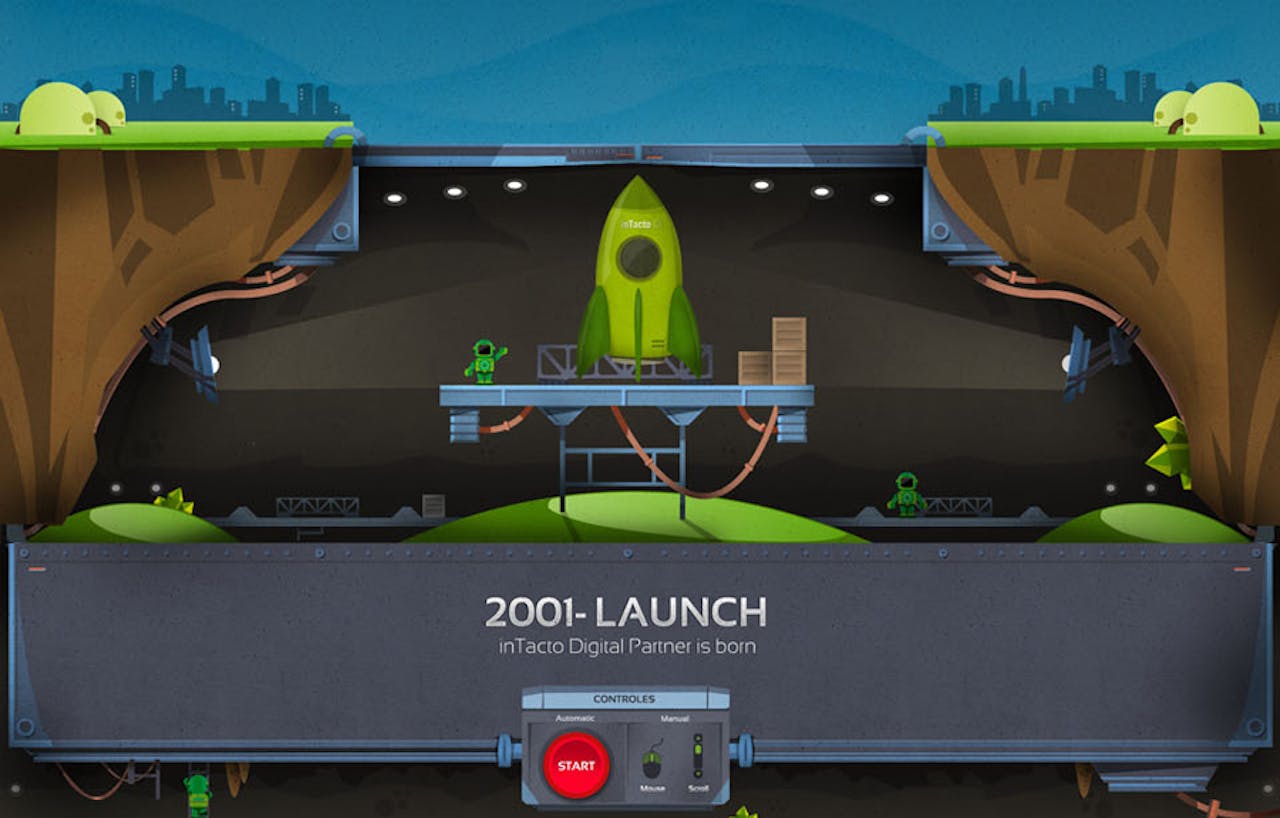Click the robot walking near the lower catwalk
1280x818 pixels.
point(906,492)
